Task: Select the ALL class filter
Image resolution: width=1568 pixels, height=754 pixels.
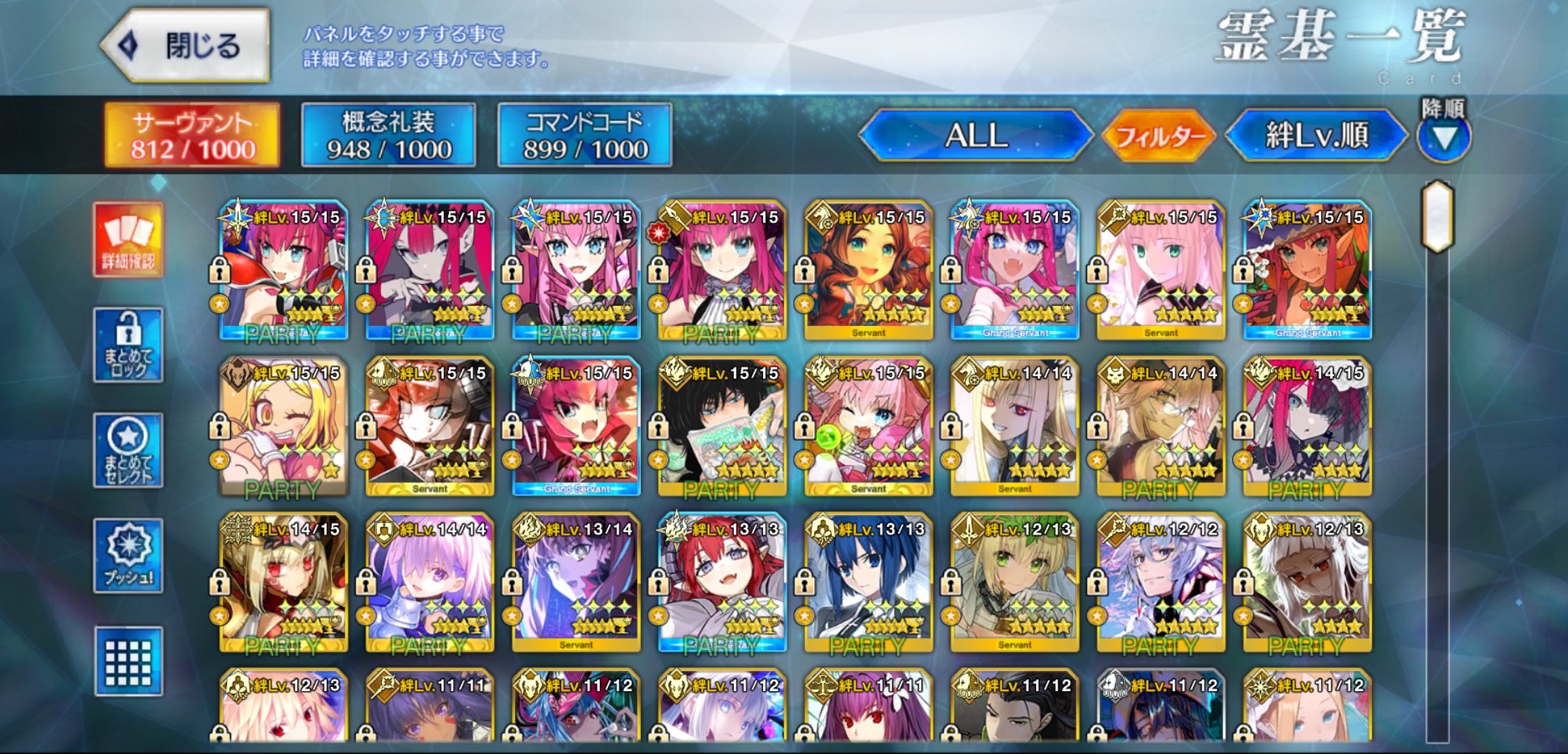Action: click(x=975, y=135)
